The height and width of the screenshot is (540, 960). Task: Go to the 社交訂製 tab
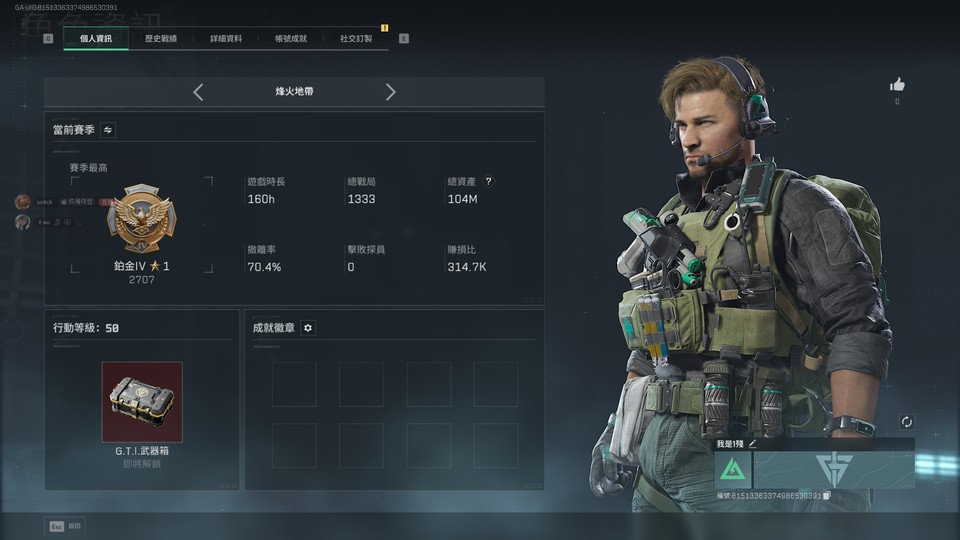(356, 39)
